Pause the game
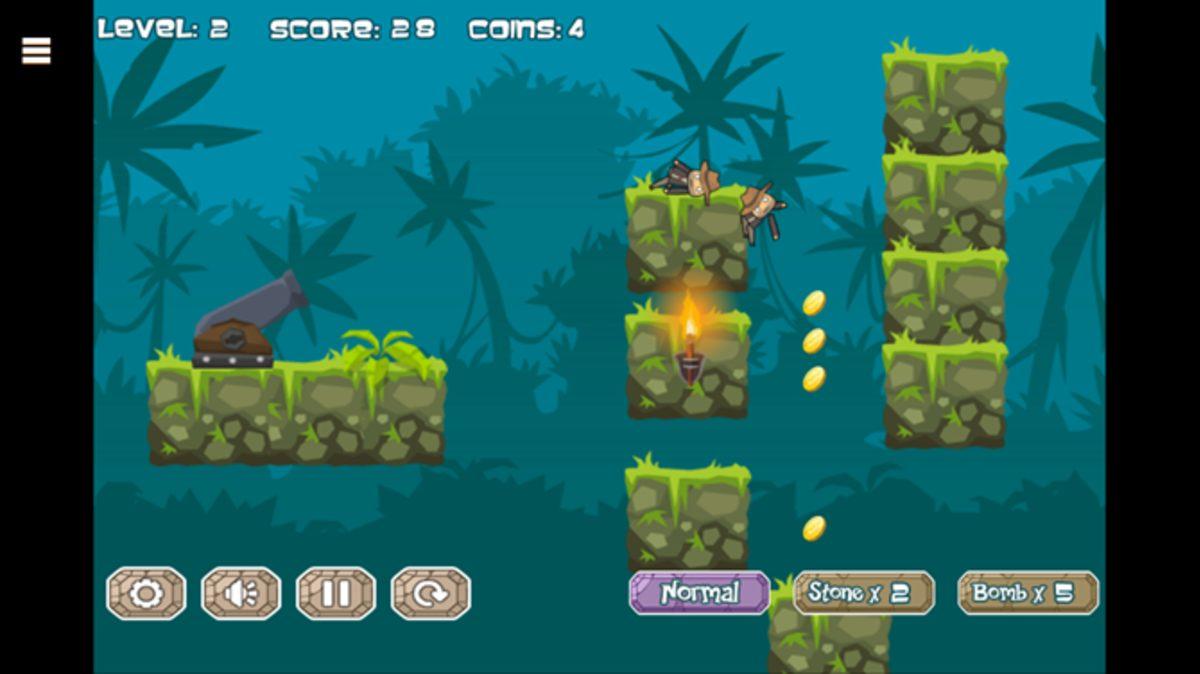Image resolution: width=1200 pixels, height=674 pixels. [x=336, y=593]
